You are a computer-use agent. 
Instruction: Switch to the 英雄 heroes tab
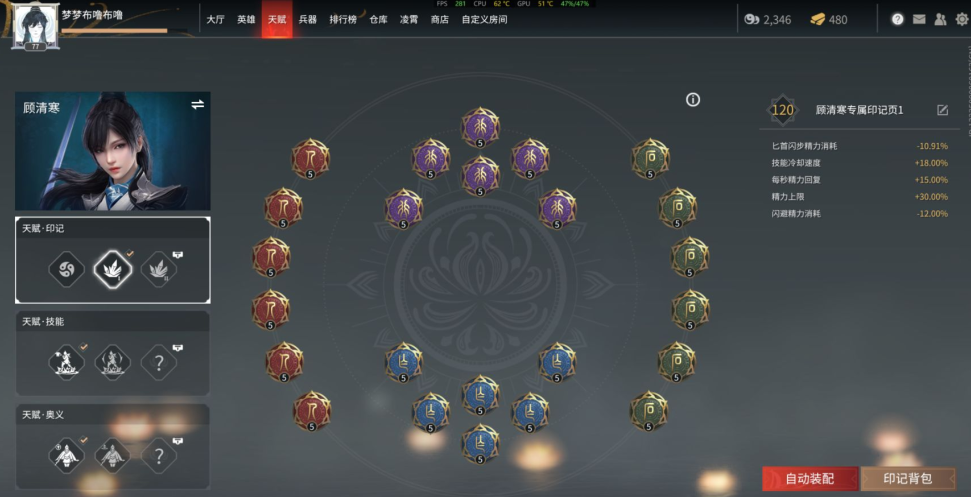(246, 19)
